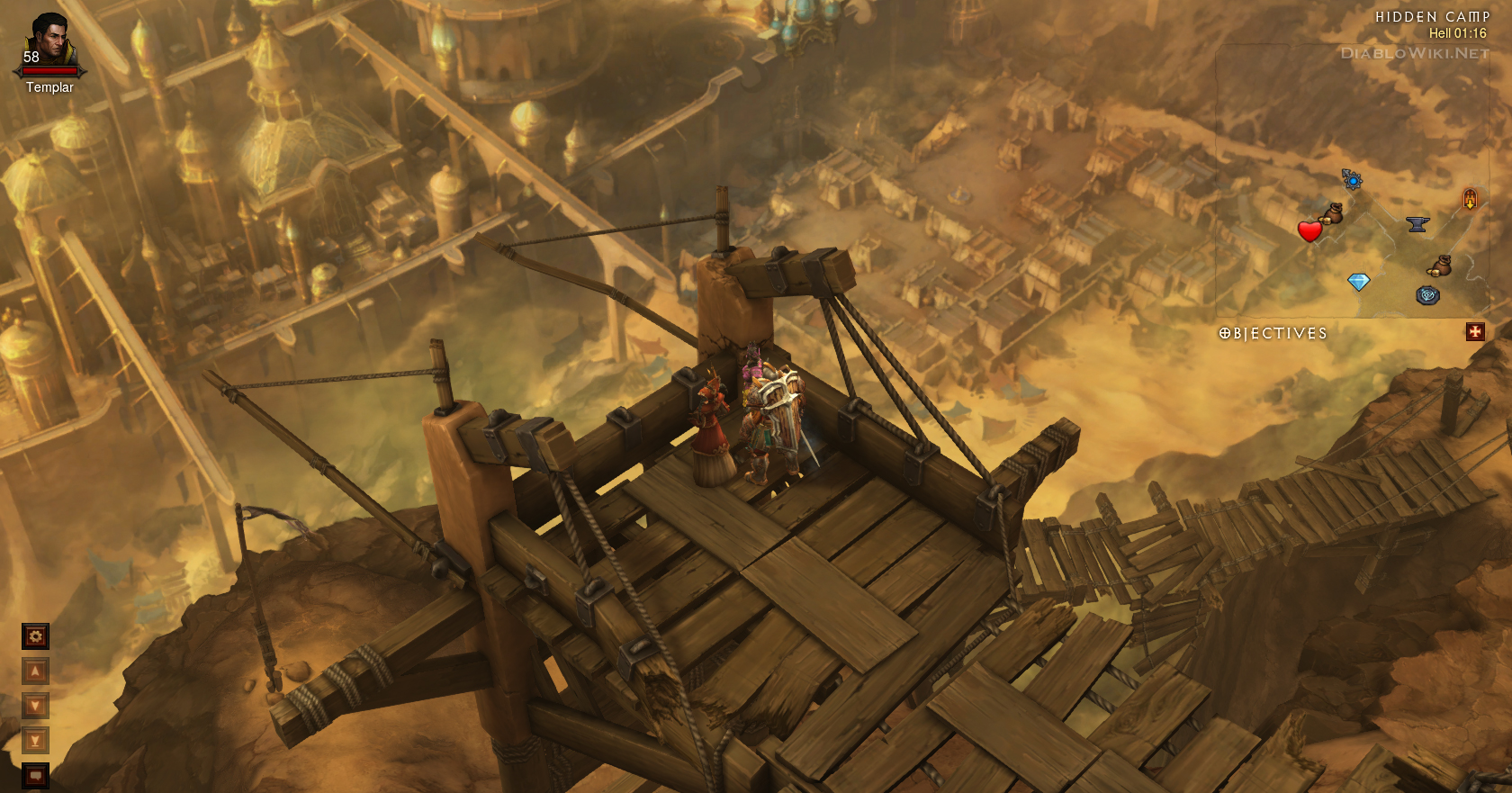Click the chat scroll-up arrow button

pos(35,671)
